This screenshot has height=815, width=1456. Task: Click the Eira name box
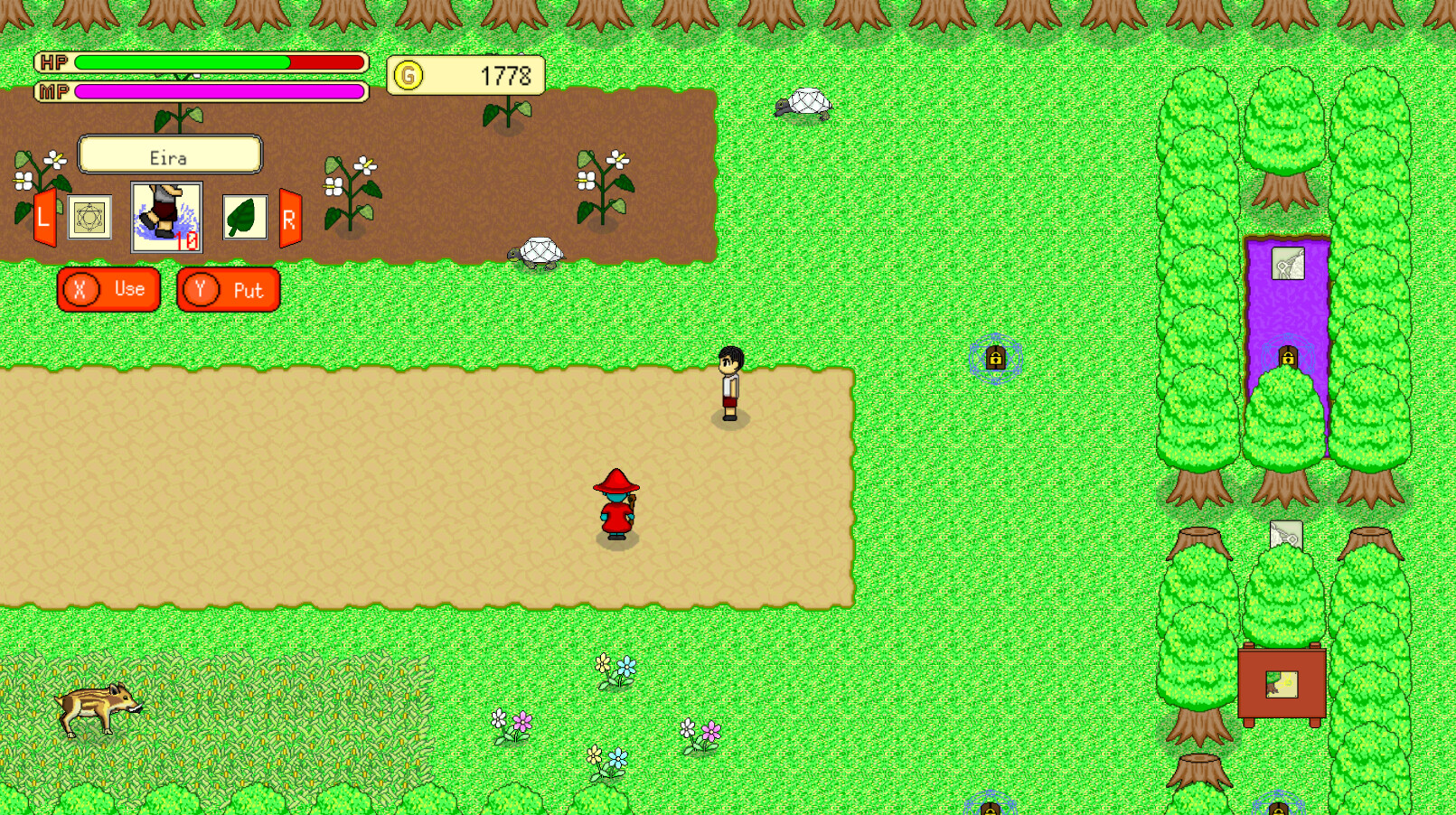(170, 155)
